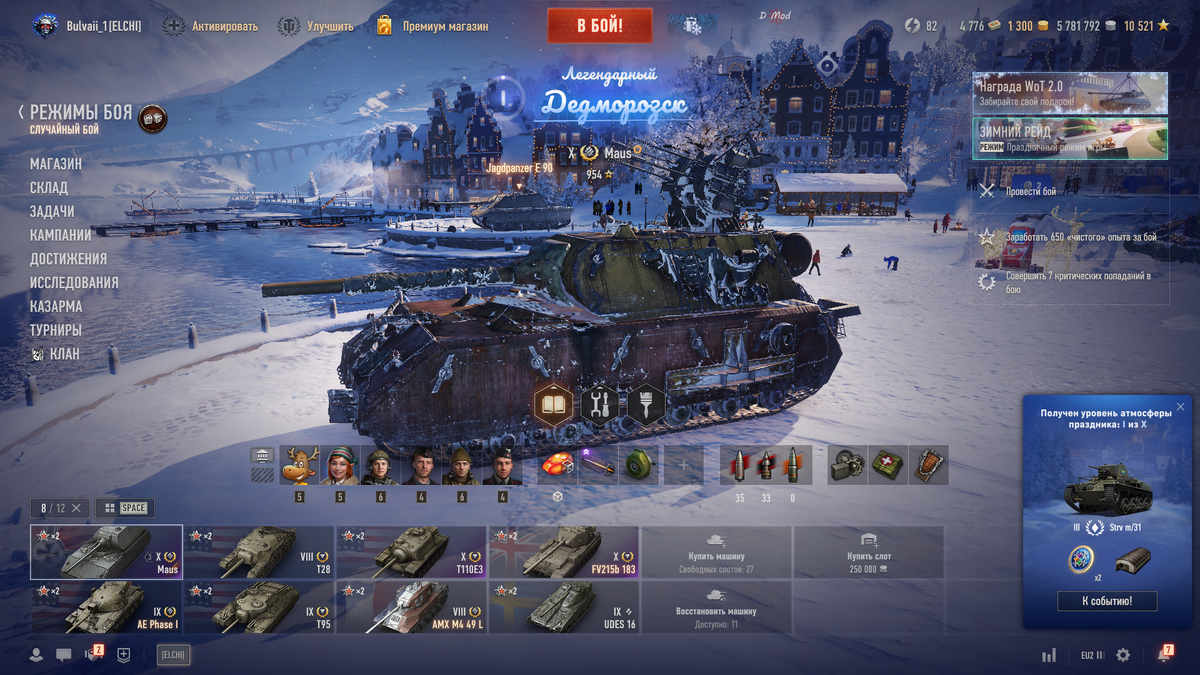
Task: Open the settings gear icon
Action: [1123, 655]
